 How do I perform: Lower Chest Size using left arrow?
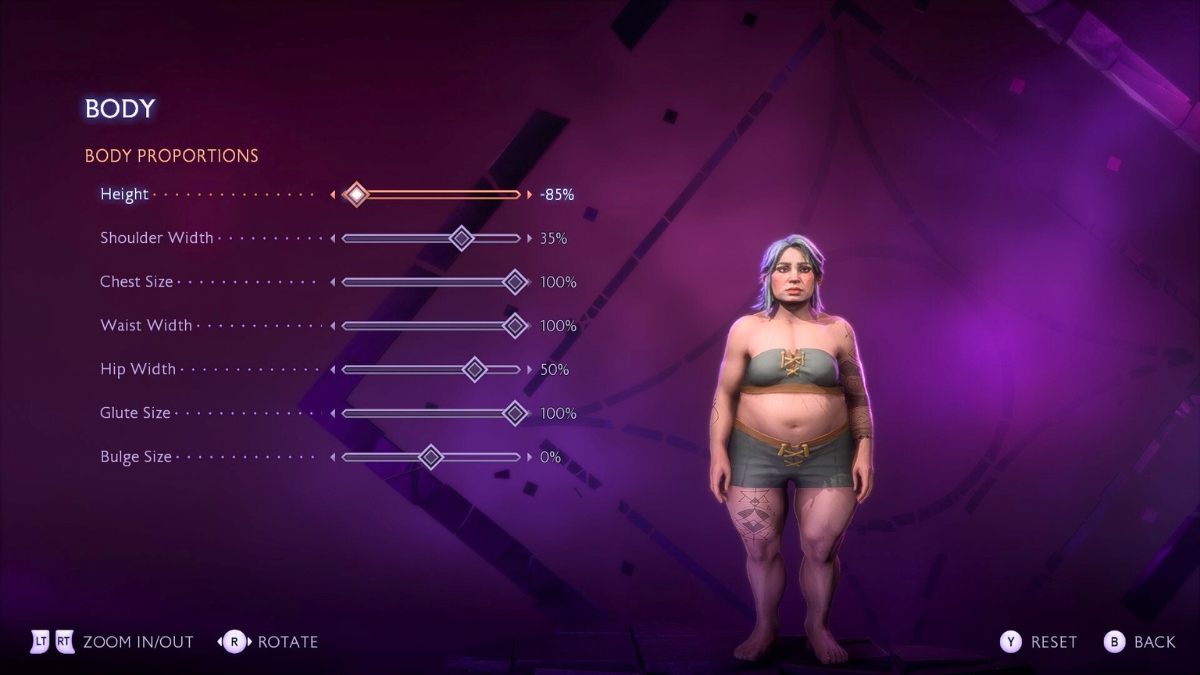[x=333, y=282]
